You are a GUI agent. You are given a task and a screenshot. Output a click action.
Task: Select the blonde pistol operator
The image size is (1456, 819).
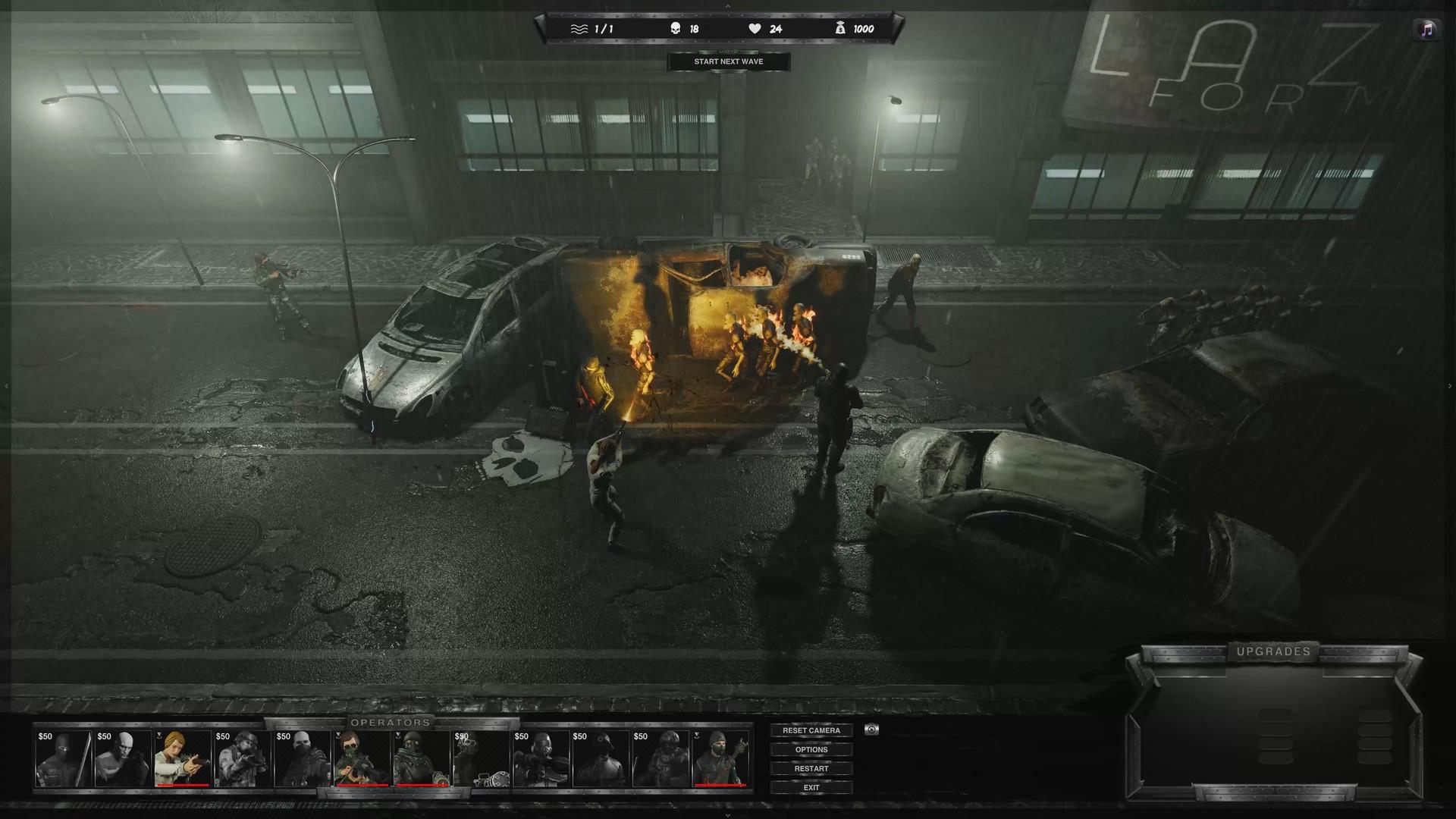coord(182,757)
